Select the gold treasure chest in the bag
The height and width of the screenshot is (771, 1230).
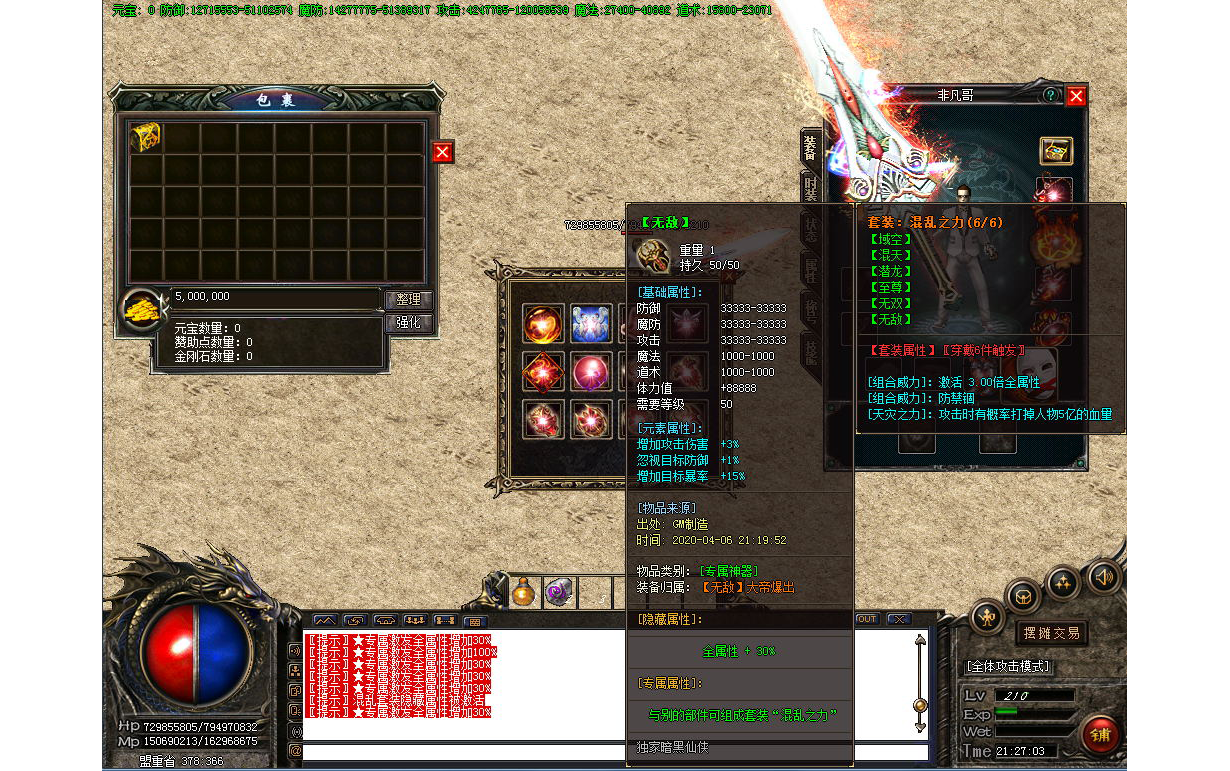tap(146, 138)
